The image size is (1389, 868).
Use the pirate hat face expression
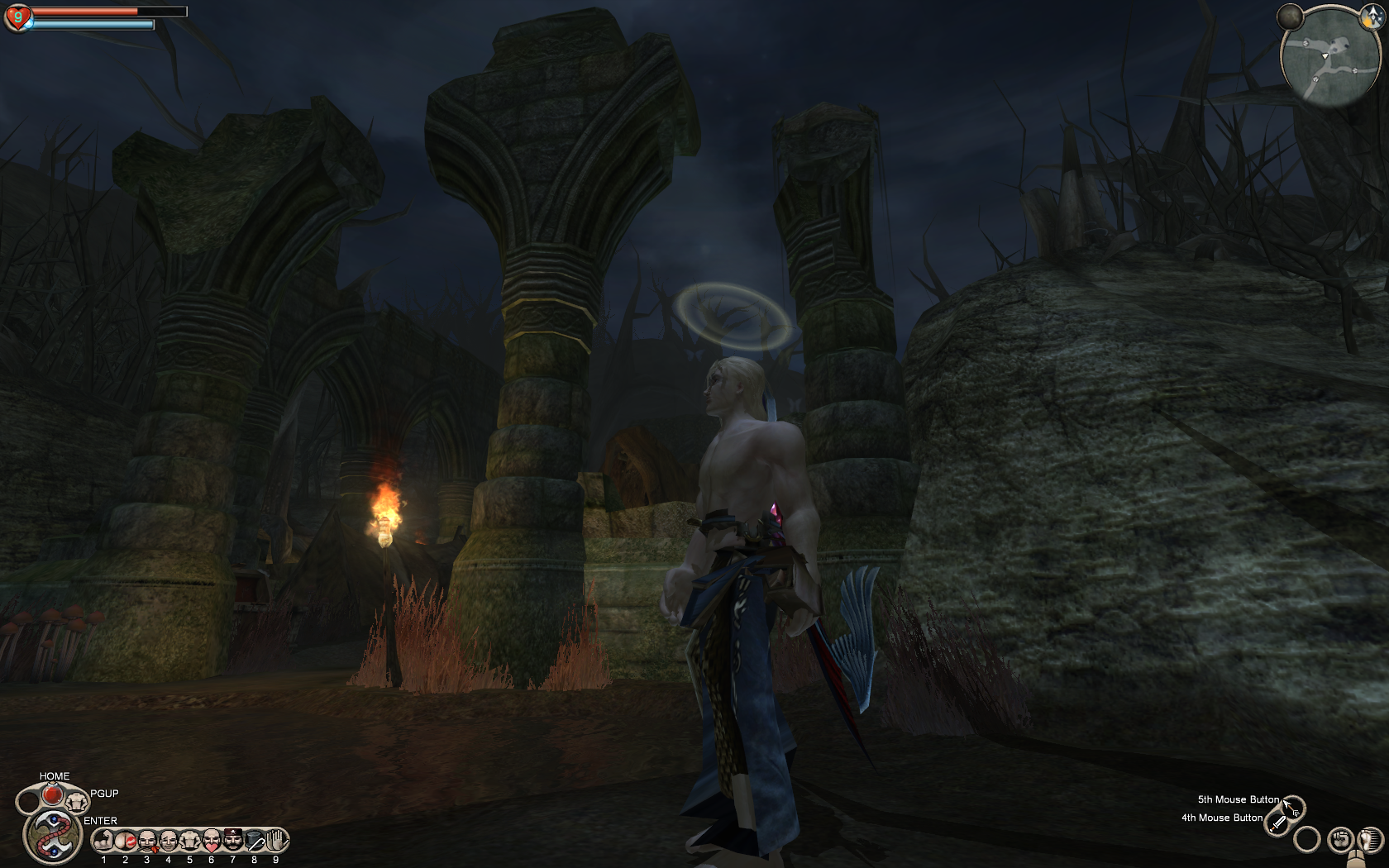(x=233, y=841)
